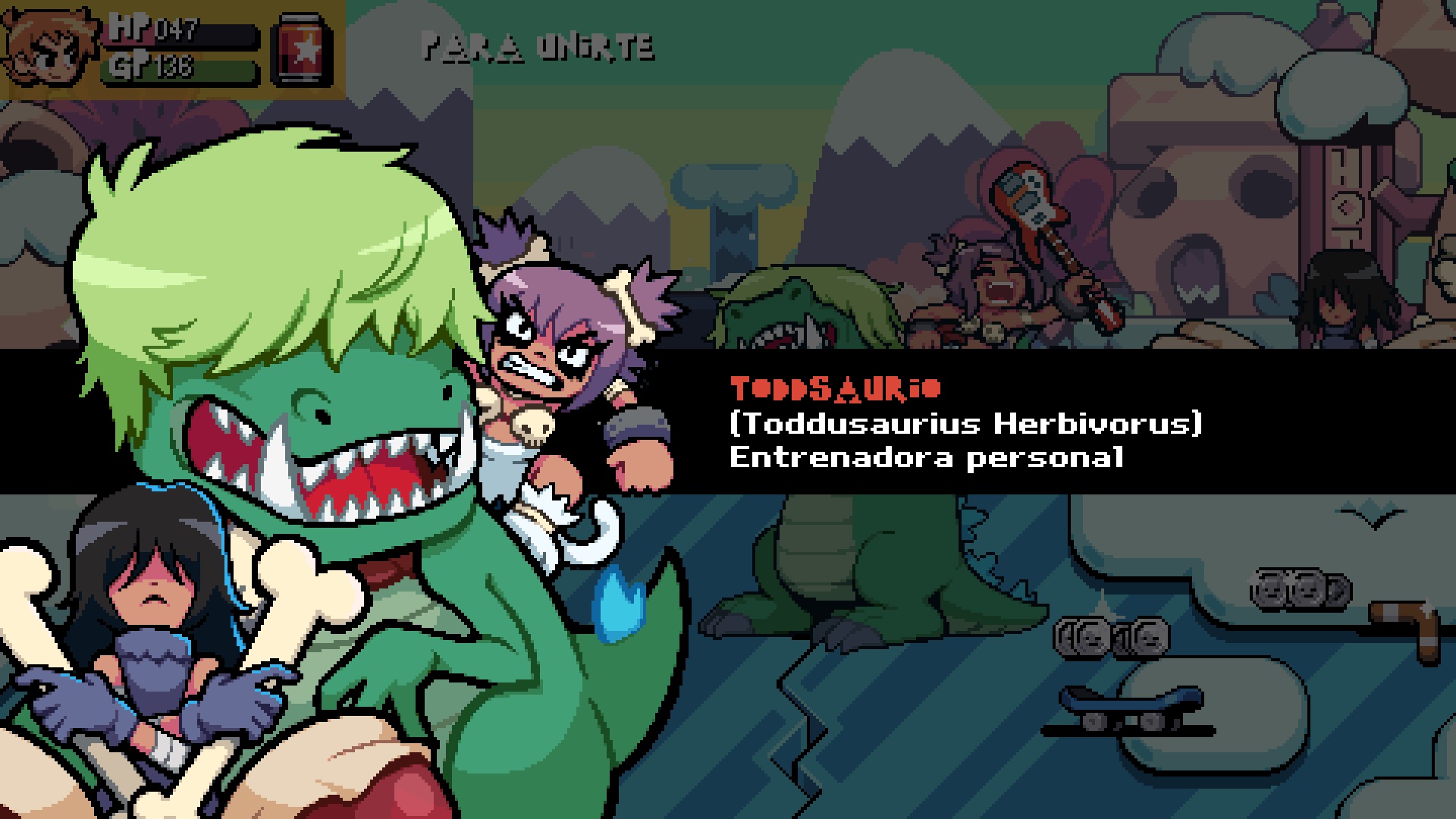
Task: Select the TODDSAURIO dialog title
Action: 836,387
